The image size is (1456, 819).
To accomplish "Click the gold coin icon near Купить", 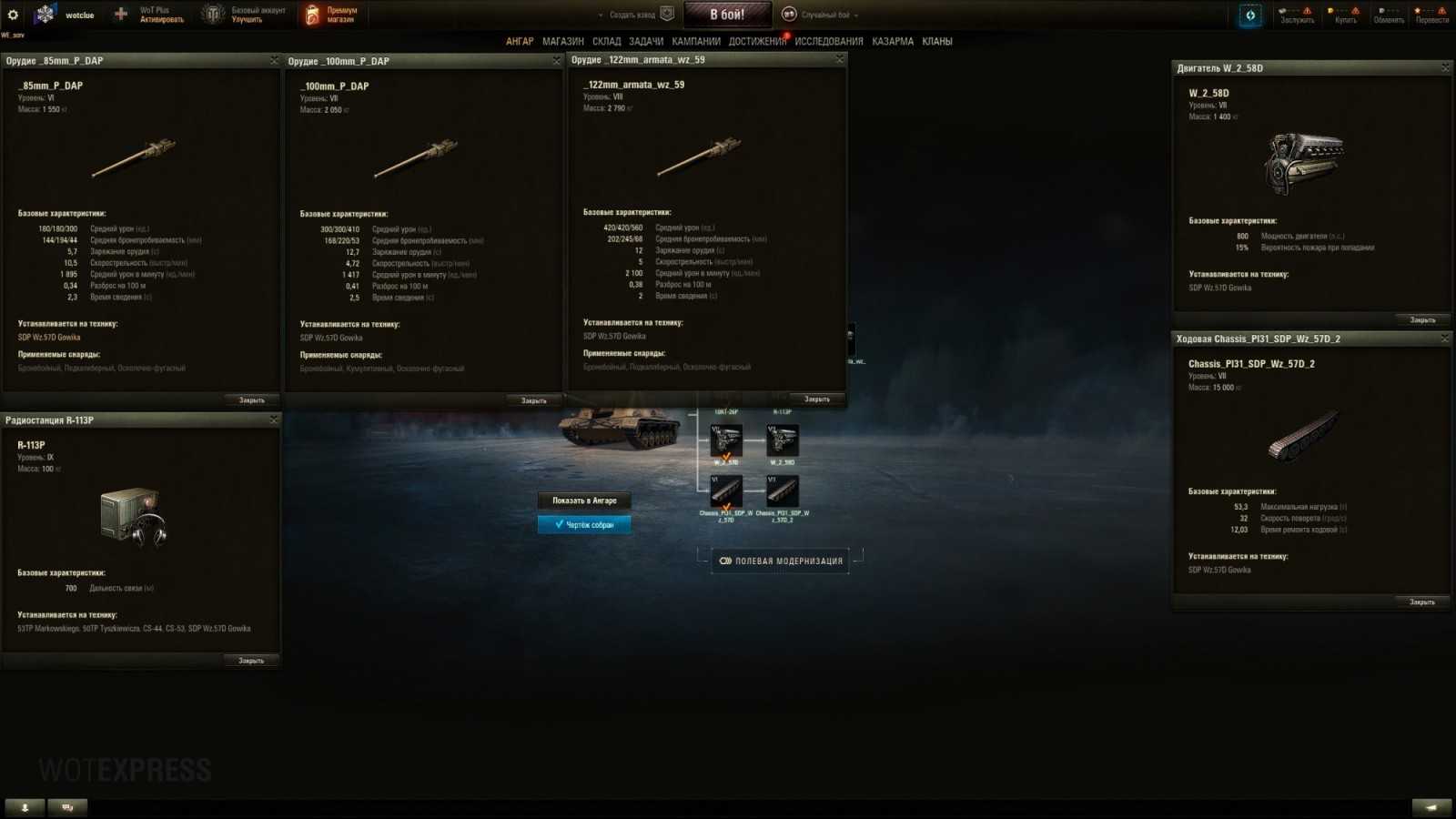I will point(1330,11).
